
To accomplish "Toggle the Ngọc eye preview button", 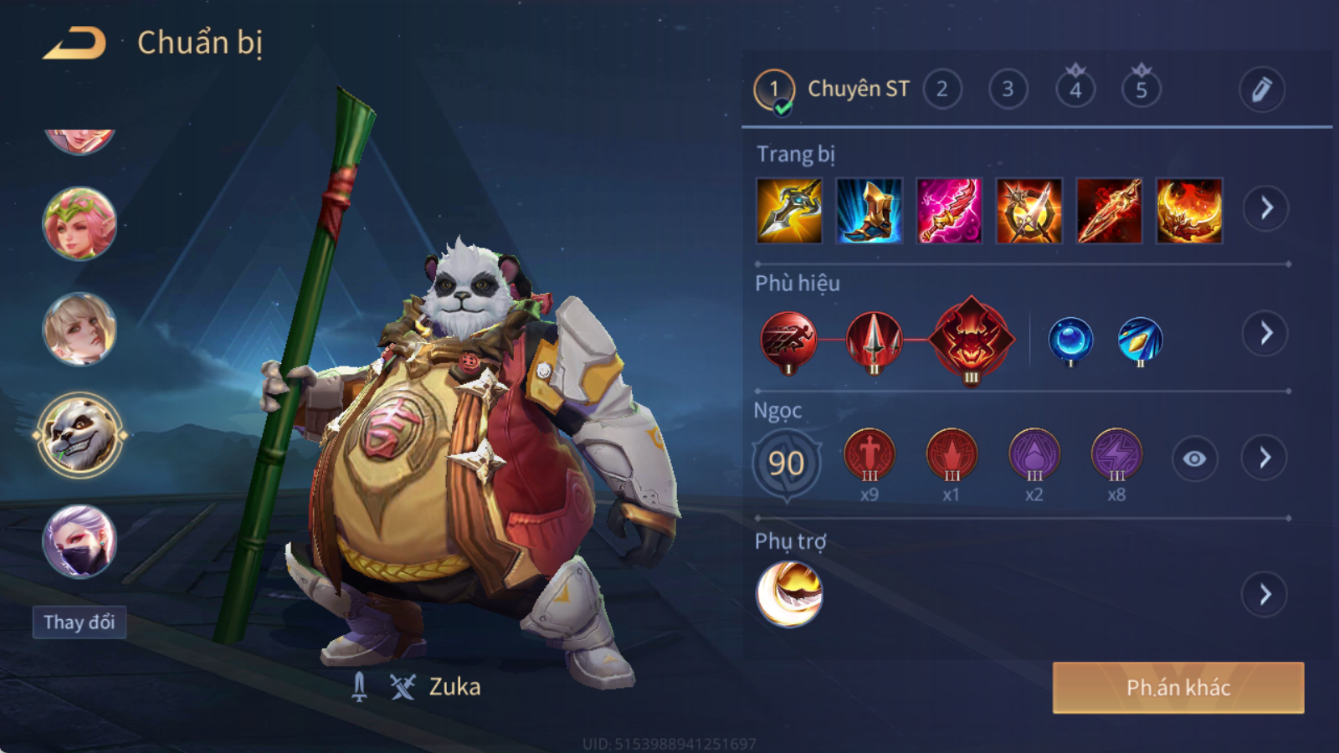I will click(x=1195, y=459).
